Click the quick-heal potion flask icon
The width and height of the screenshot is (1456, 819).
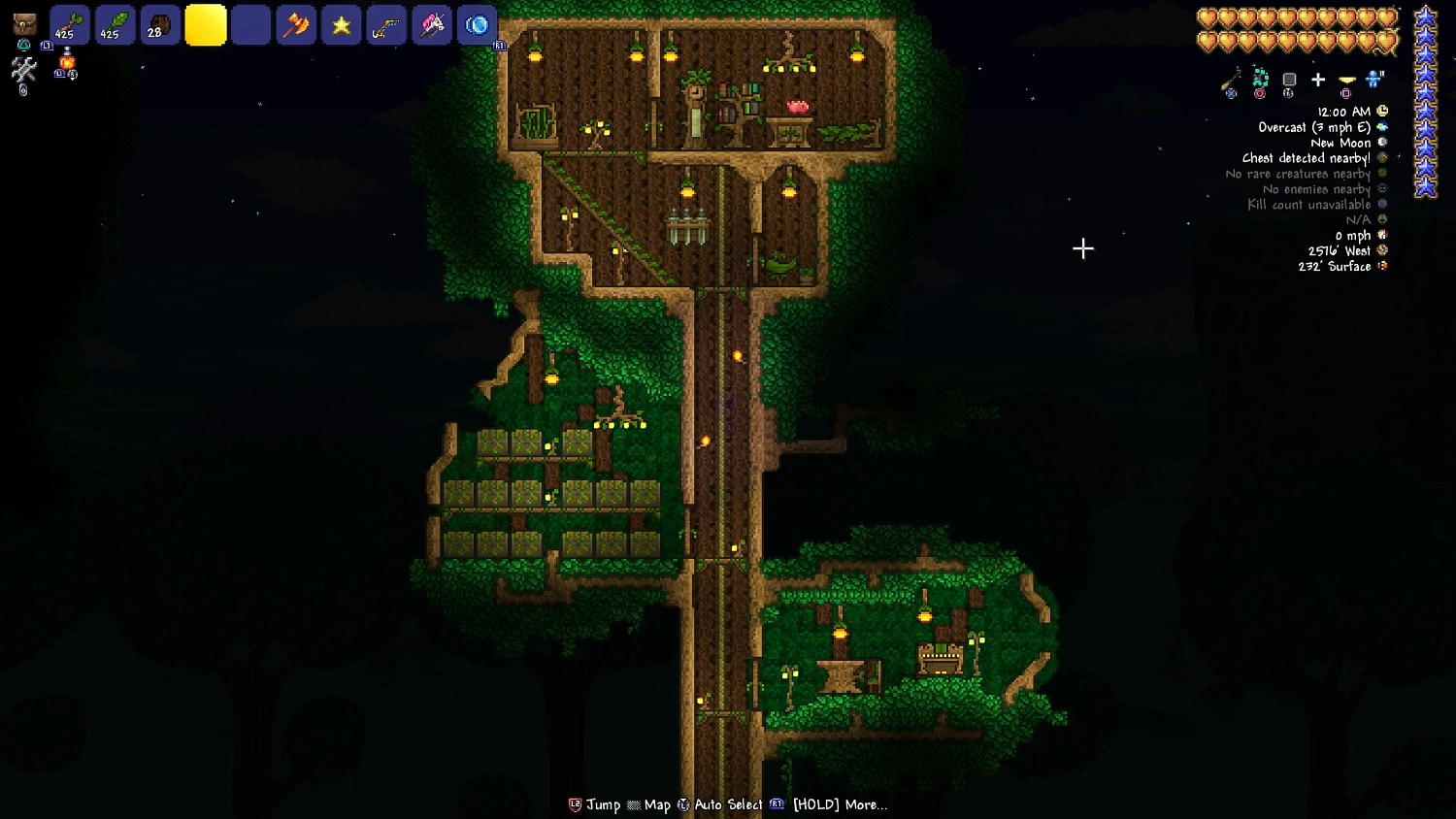66,60
